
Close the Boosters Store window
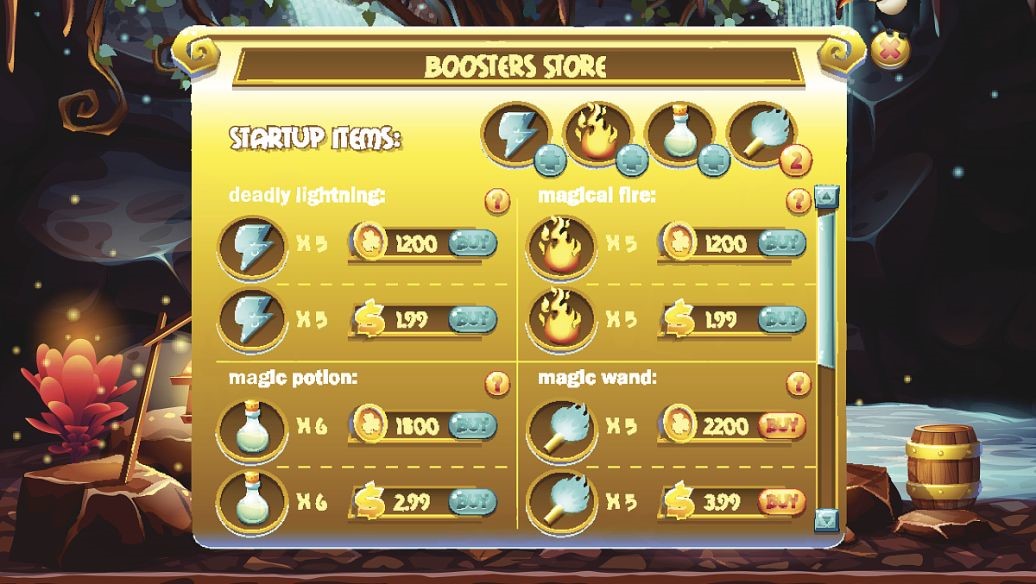889,50
